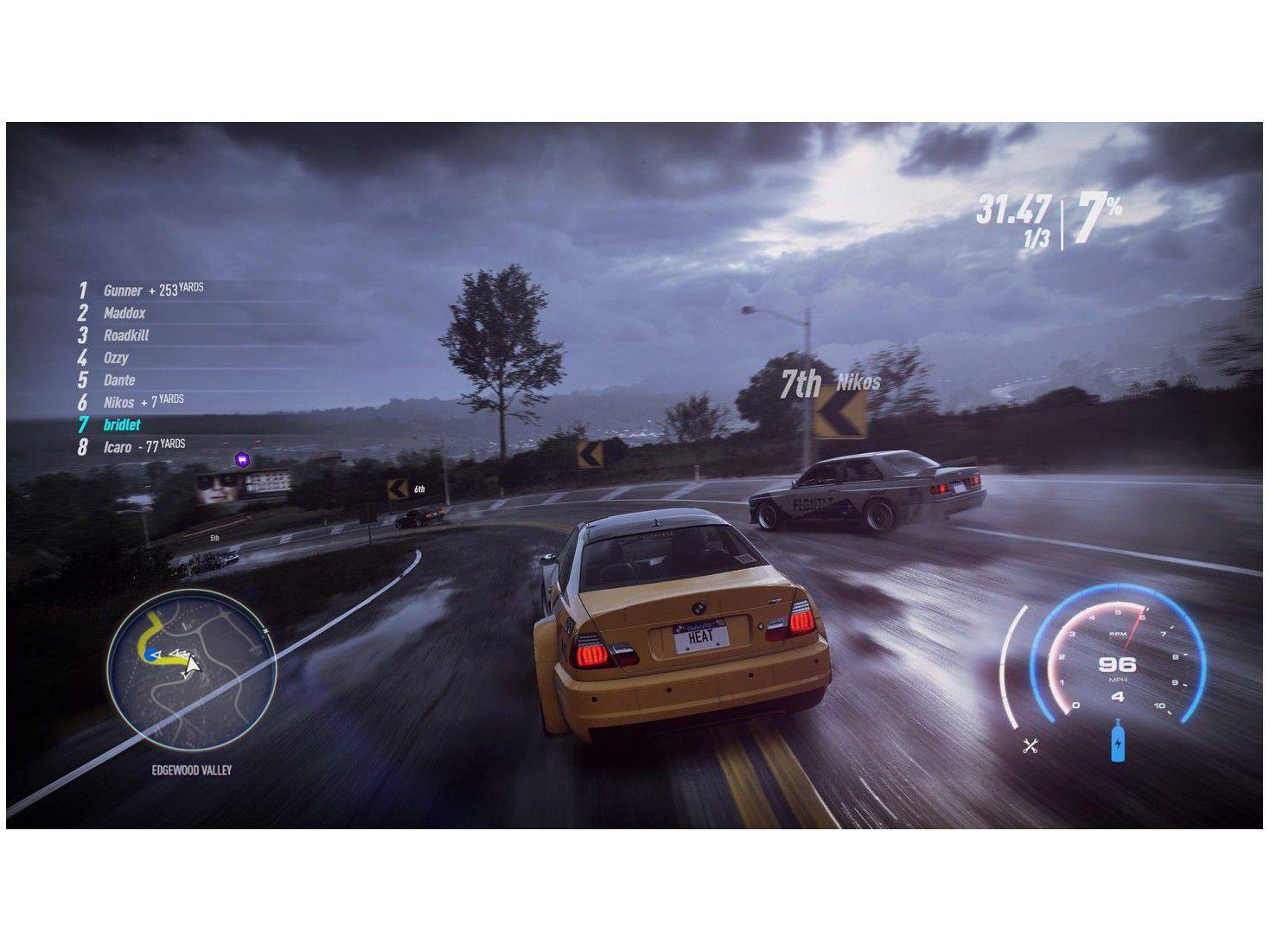This screenshot has height=952, width=1270.
Task: Pick Dante in the leaderboard list
Action: click(119, 380)
